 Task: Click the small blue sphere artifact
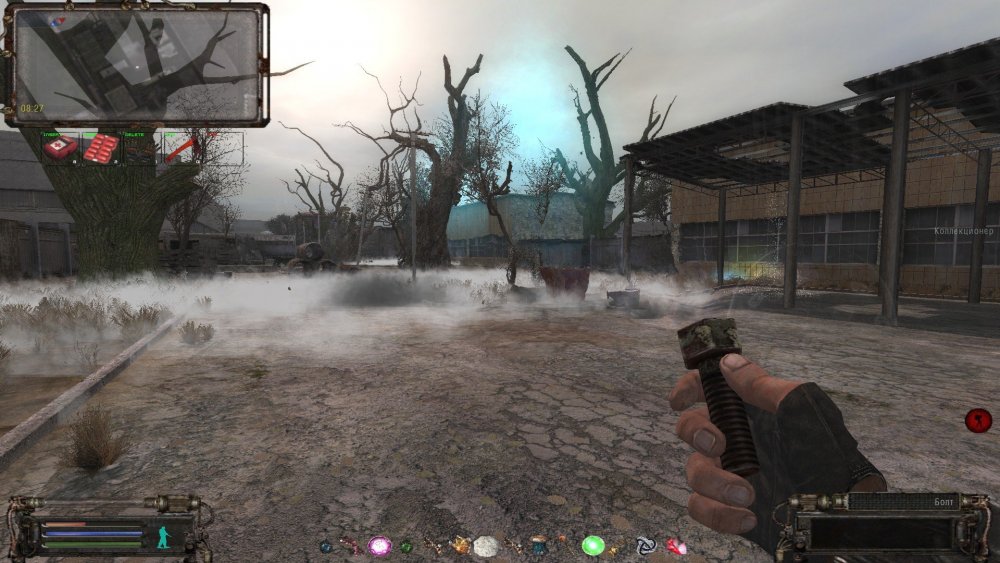coord(325,546)
